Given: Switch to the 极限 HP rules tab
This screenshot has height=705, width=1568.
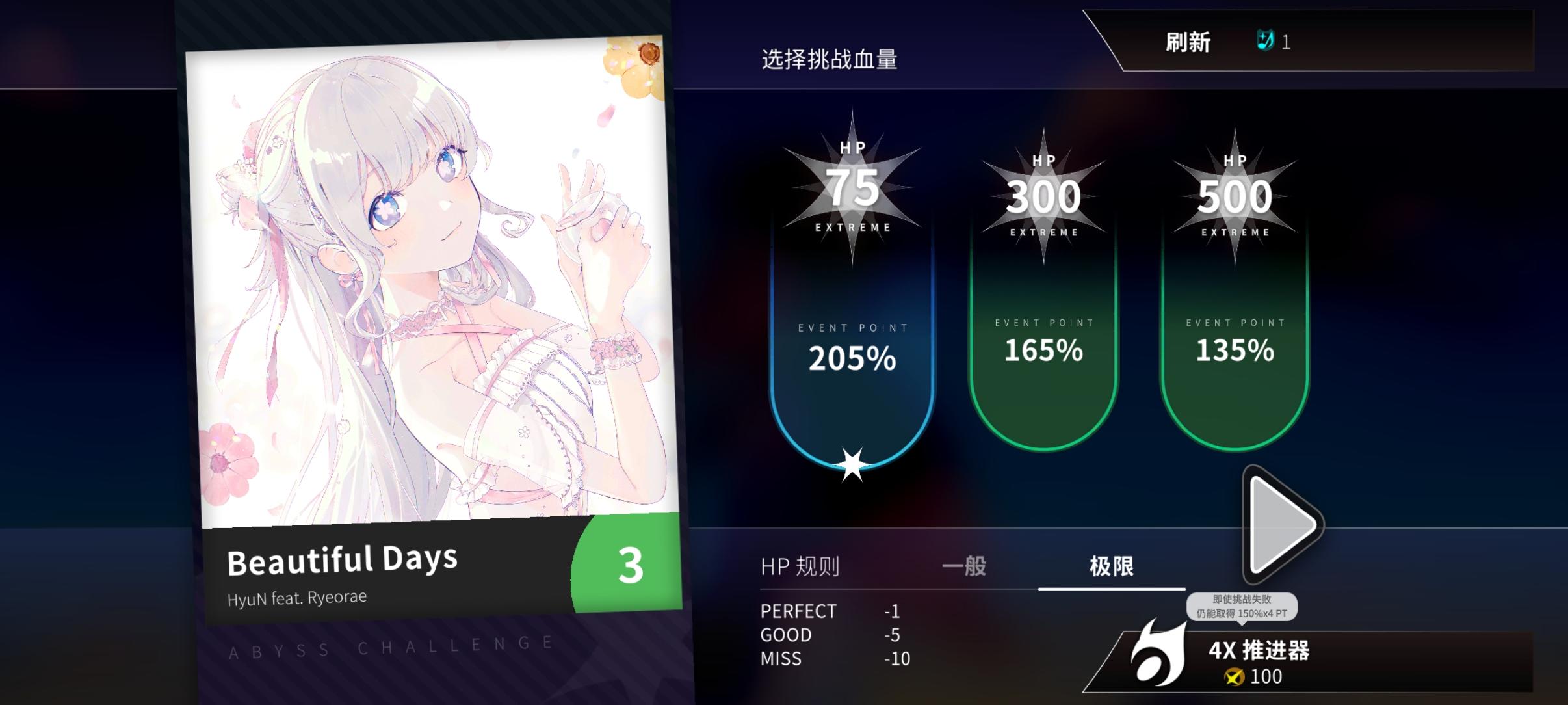Looking at the screenshot, I should [x=1113, y=566].
